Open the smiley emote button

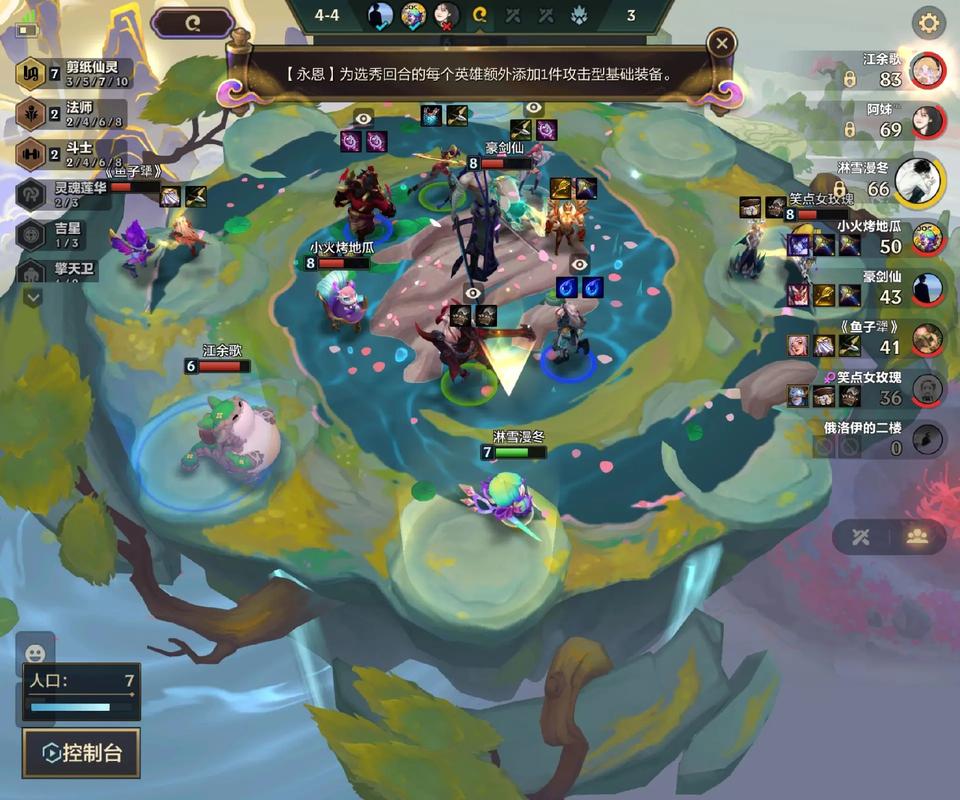coord(35,653)
